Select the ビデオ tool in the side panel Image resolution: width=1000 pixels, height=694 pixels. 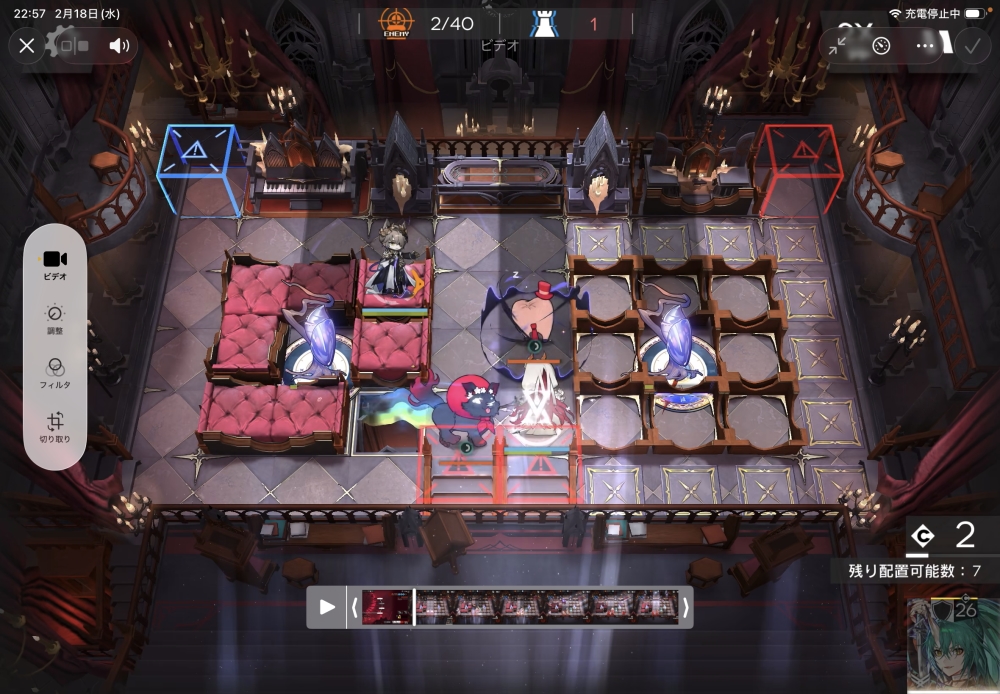coord(55,263)
